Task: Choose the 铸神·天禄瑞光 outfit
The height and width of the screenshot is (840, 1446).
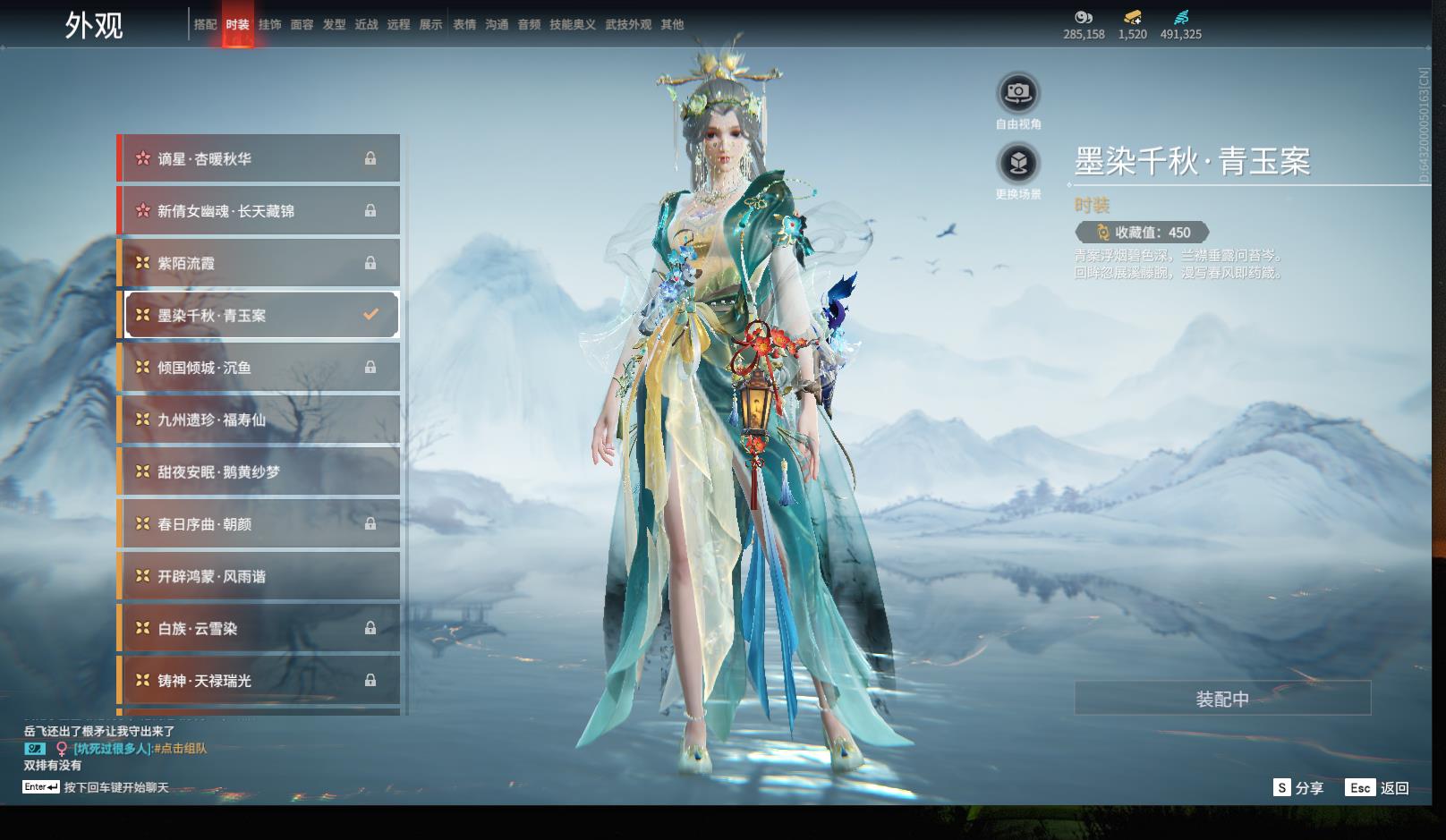Action: click(259, 681)
